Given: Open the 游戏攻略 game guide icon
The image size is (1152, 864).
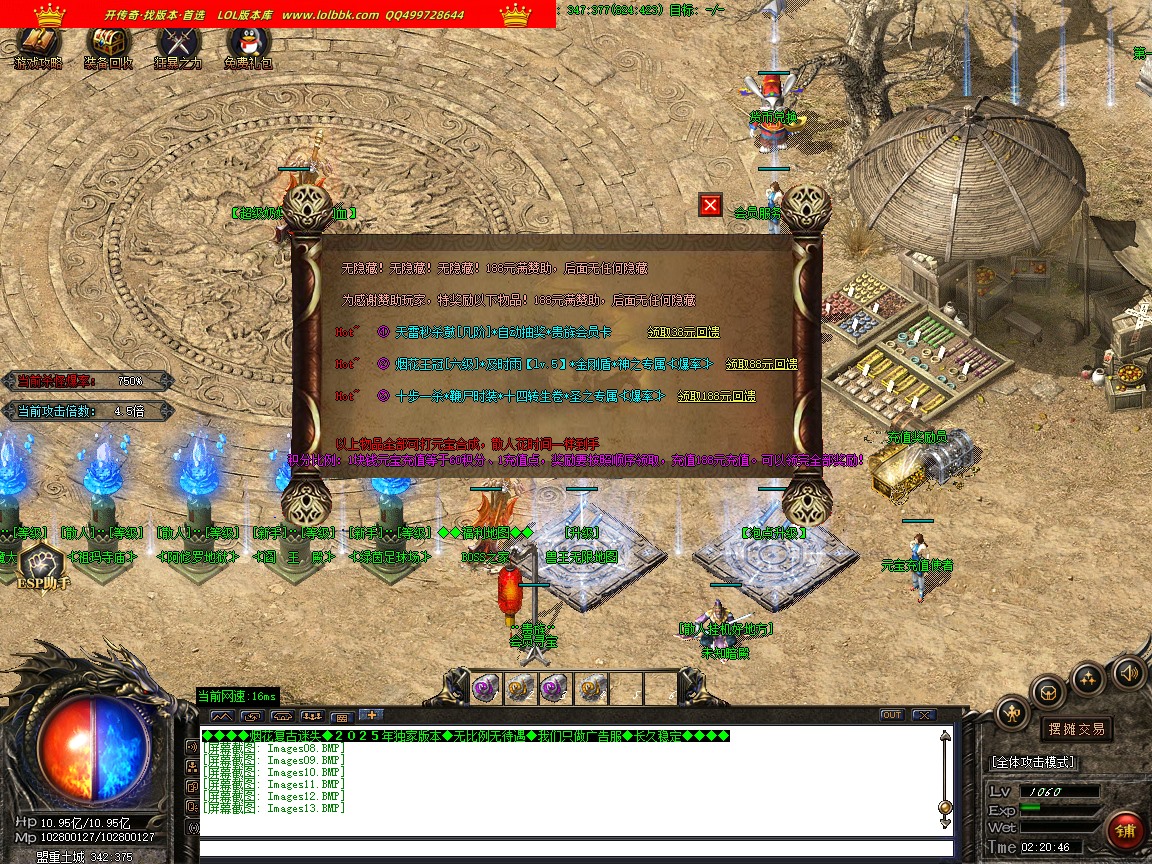Looking at the screenshot, I should [x=38, y=45].
